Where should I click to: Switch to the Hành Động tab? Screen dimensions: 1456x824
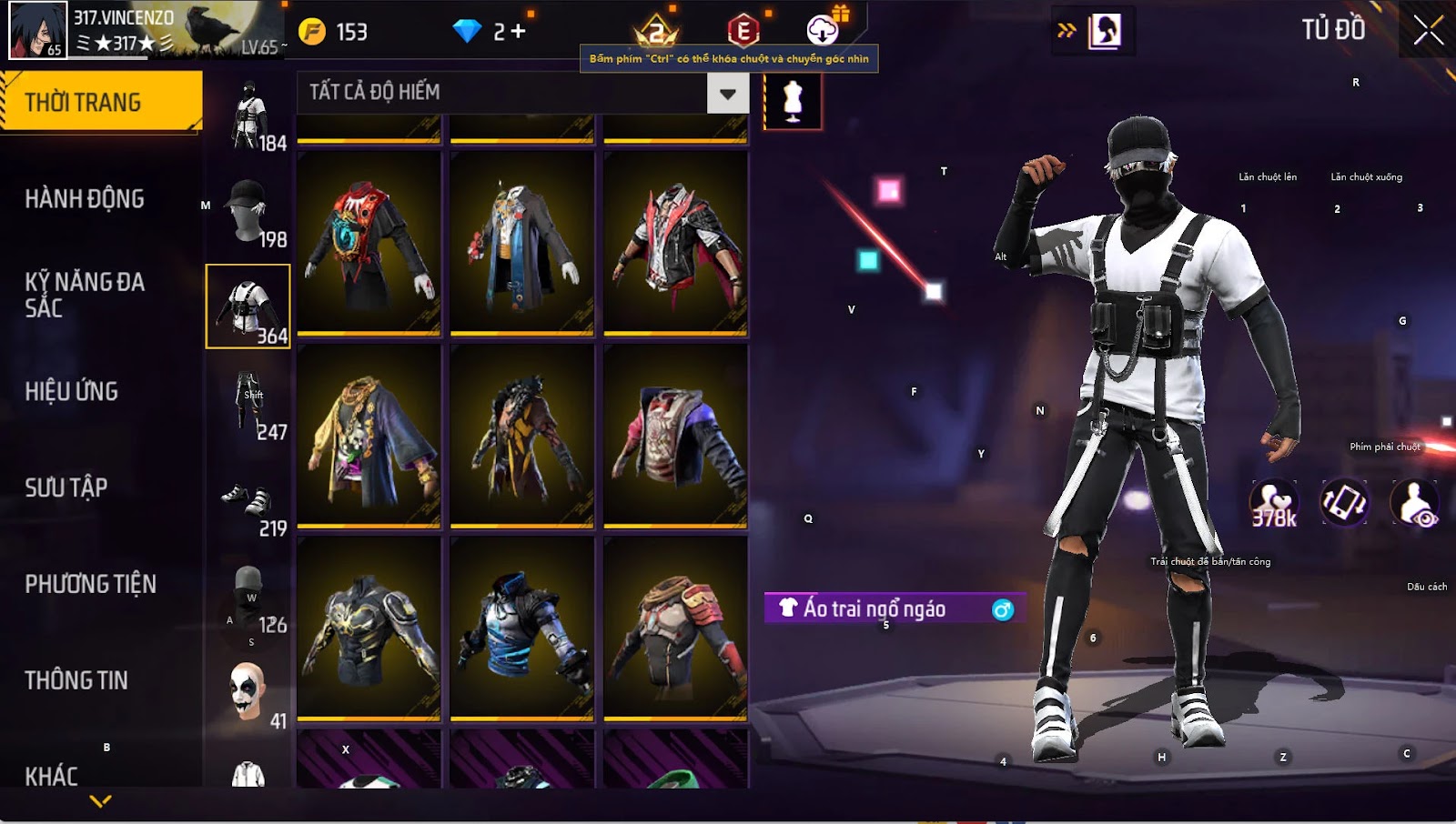(x=85, y=198)
